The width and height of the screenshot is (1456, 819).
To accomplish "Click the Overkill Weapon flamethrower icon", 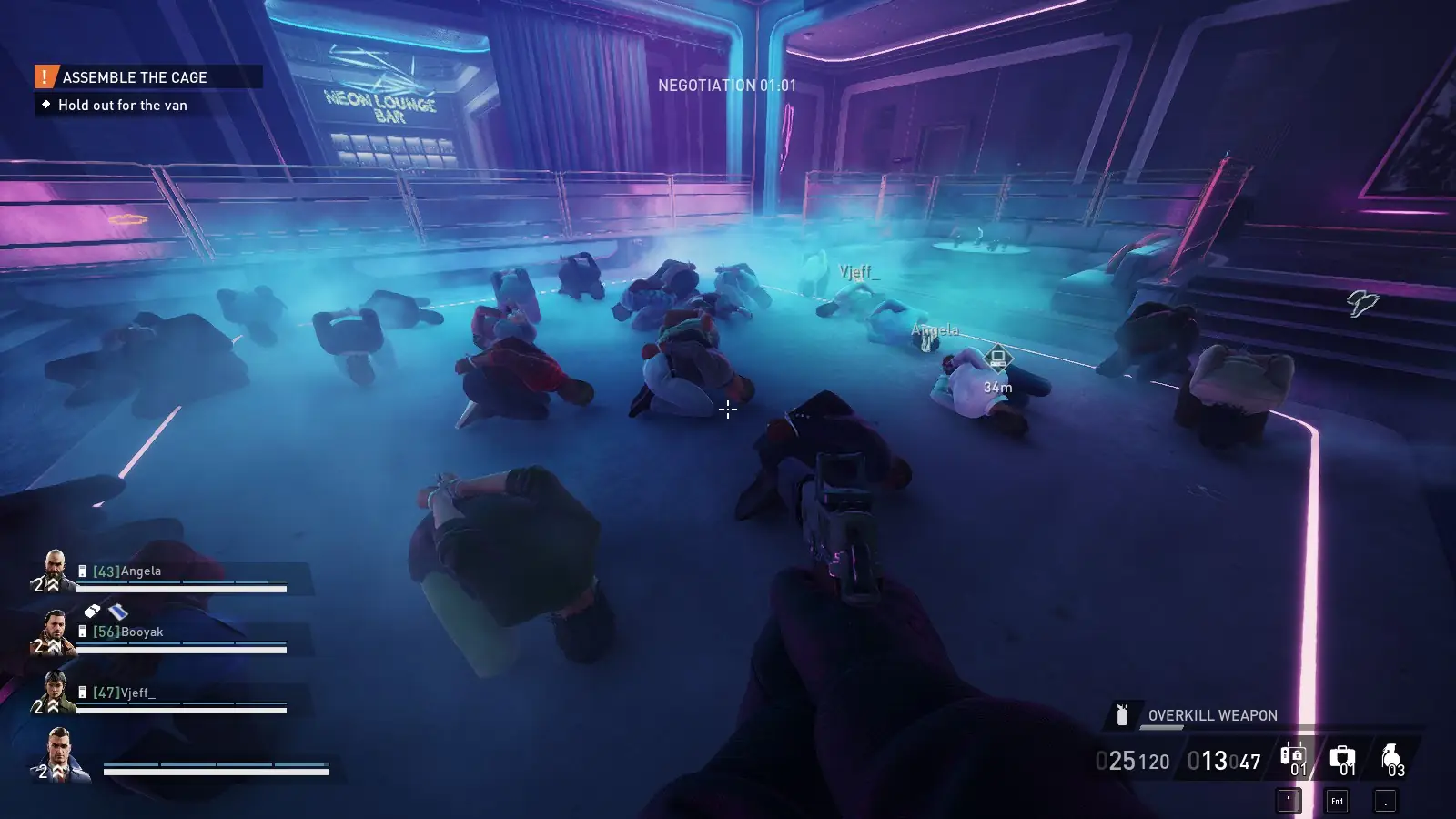I will (1122, 715).
